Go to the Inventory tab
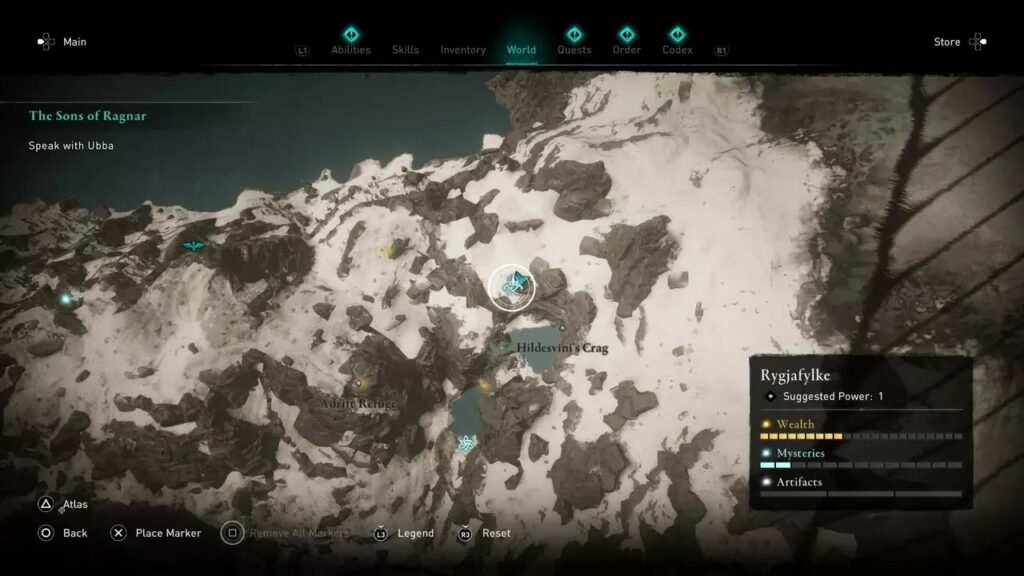 tap(463, 50)
